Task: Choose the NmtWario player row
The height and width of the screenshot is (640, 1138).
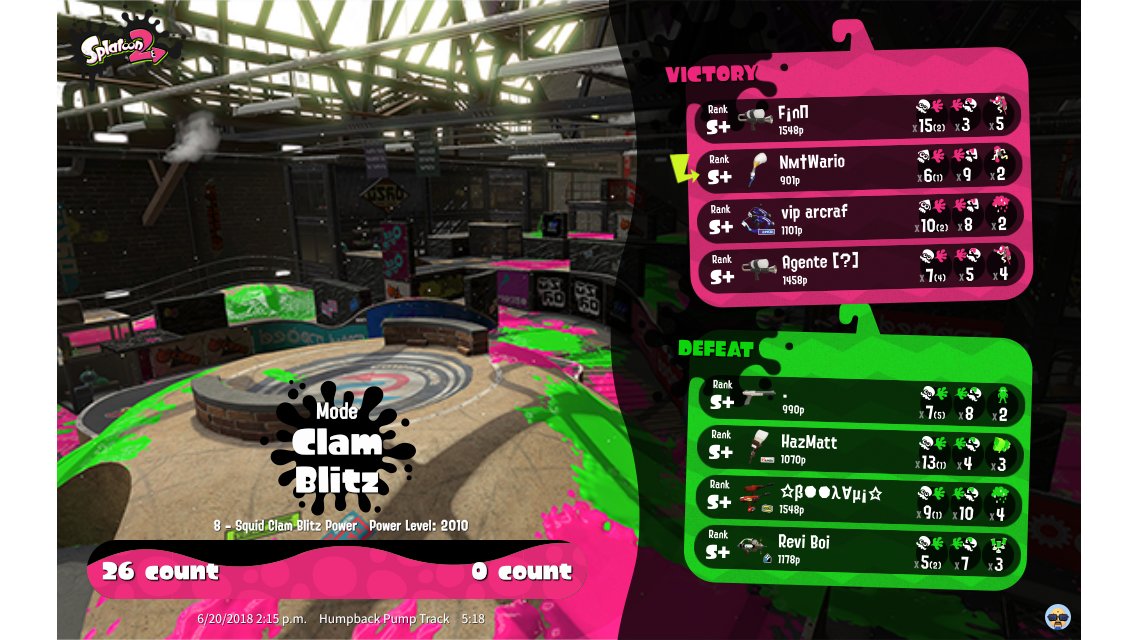Action: (x=858, y=167)
